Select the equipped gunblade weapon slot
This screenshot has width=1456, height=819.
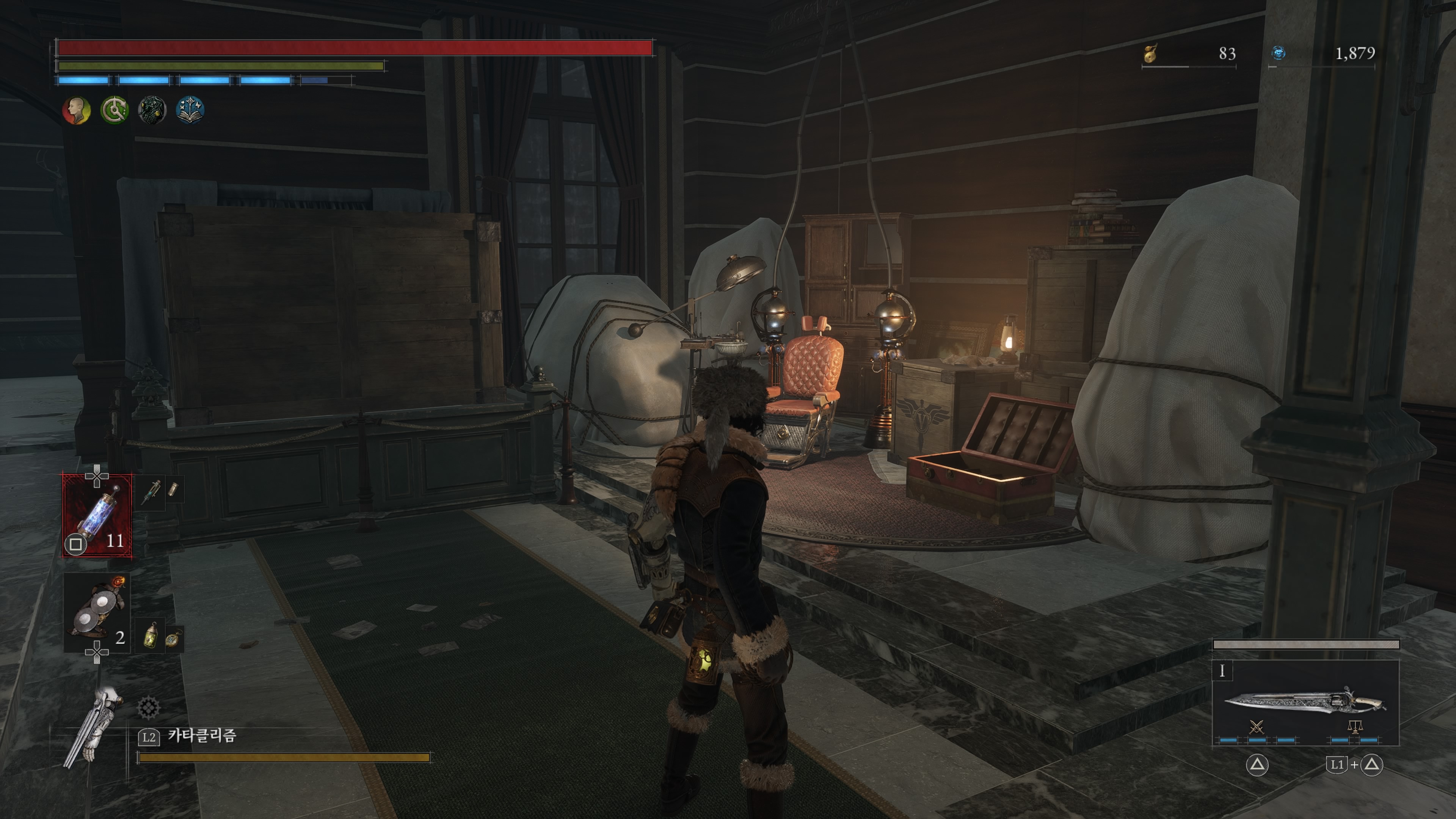[x=1305, y=703]
